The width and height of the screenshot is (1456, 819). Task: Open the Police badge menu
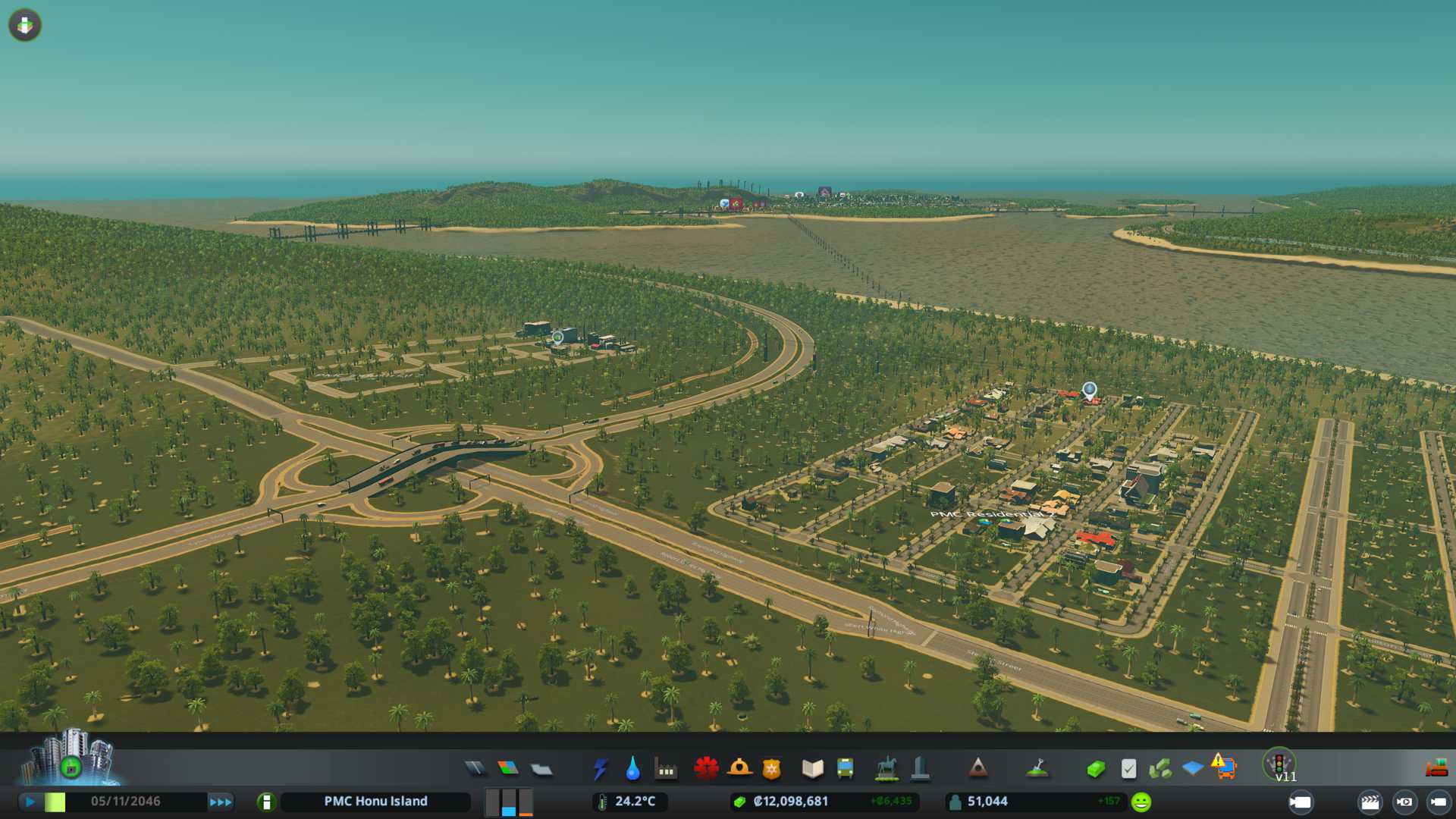pos(772,770)
